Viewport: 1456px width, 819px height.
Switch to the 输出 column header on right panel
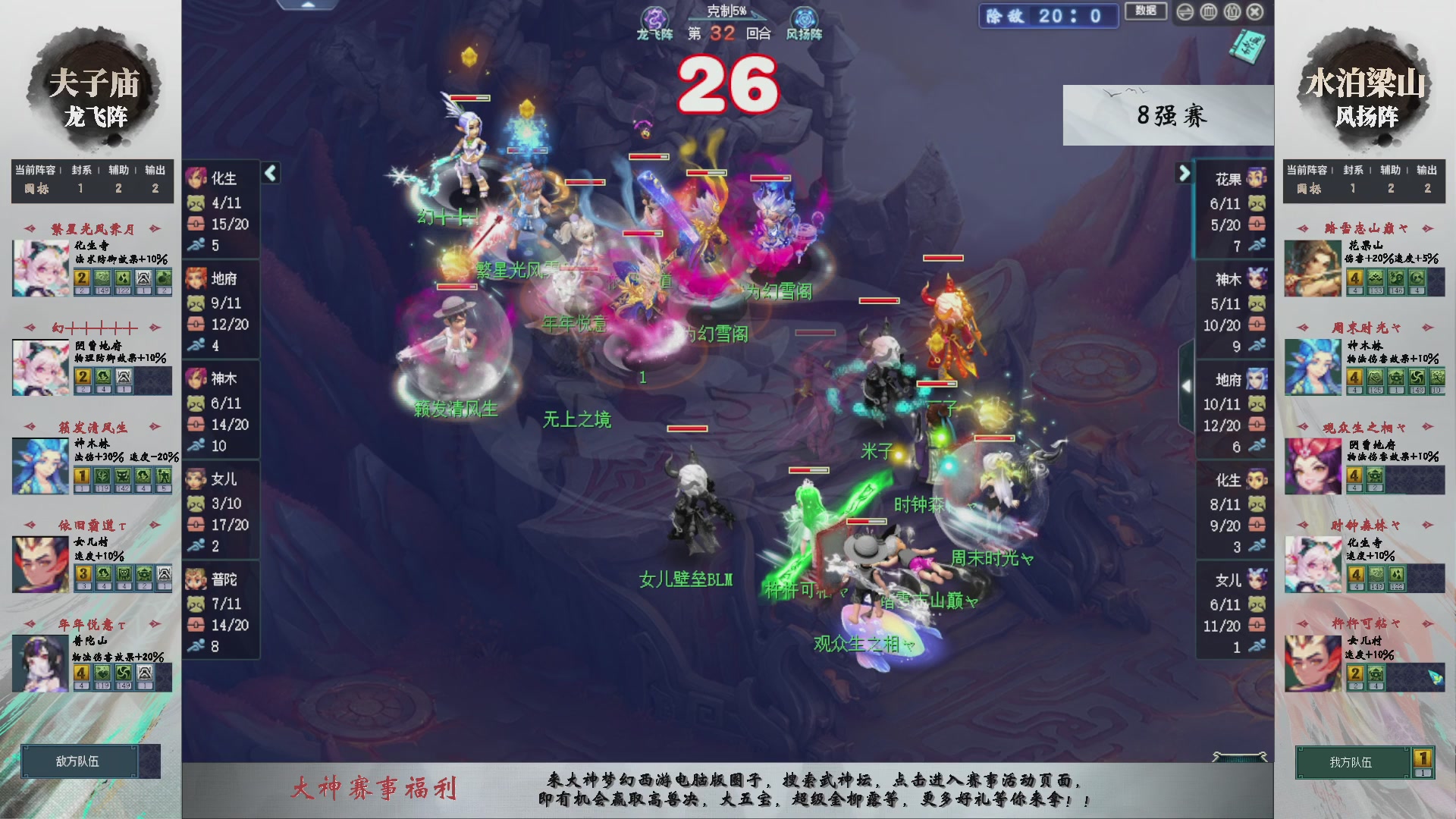(x=1428, y=171)
